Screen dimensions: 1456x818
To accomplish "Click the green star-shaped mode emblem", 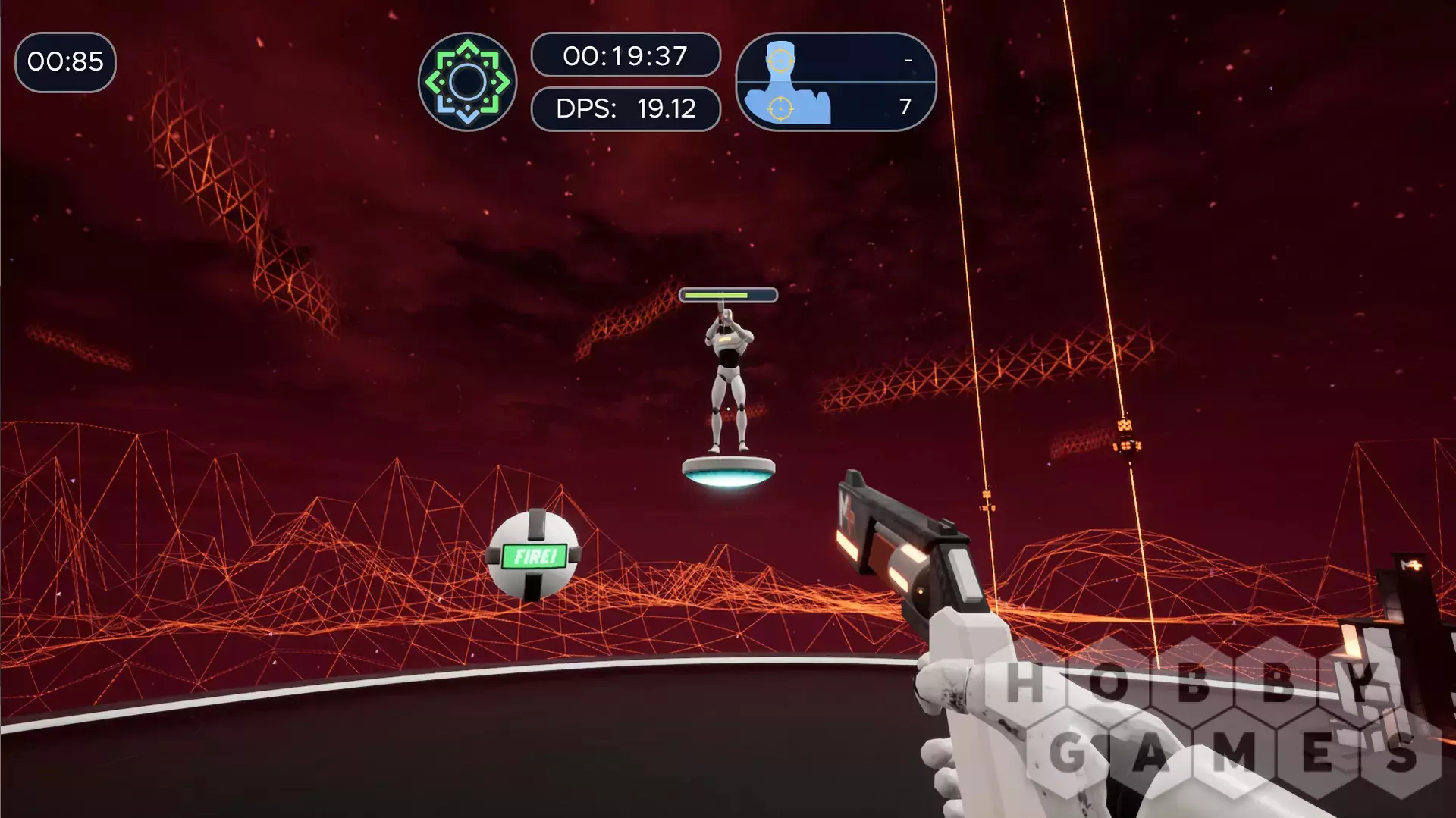I will (467, 82).
